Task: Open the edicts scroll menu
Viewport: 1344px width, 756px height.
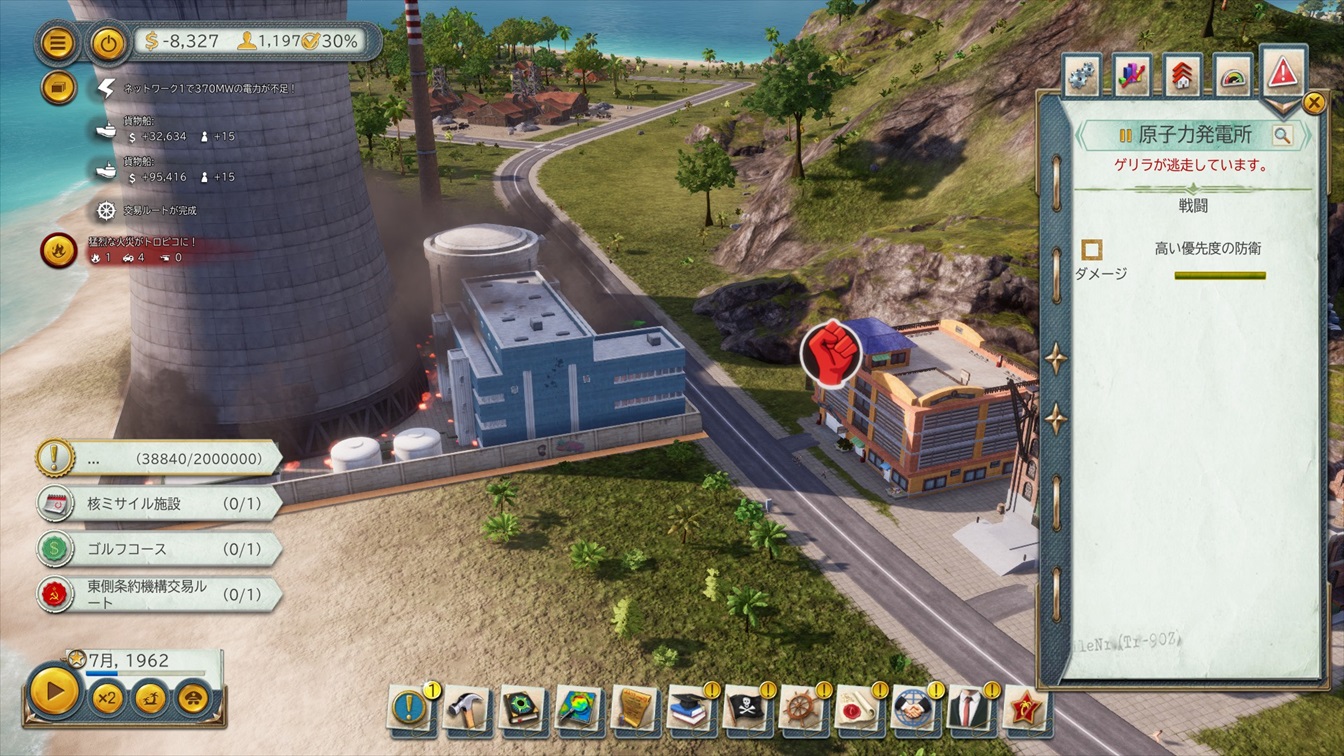Action: 633,707
